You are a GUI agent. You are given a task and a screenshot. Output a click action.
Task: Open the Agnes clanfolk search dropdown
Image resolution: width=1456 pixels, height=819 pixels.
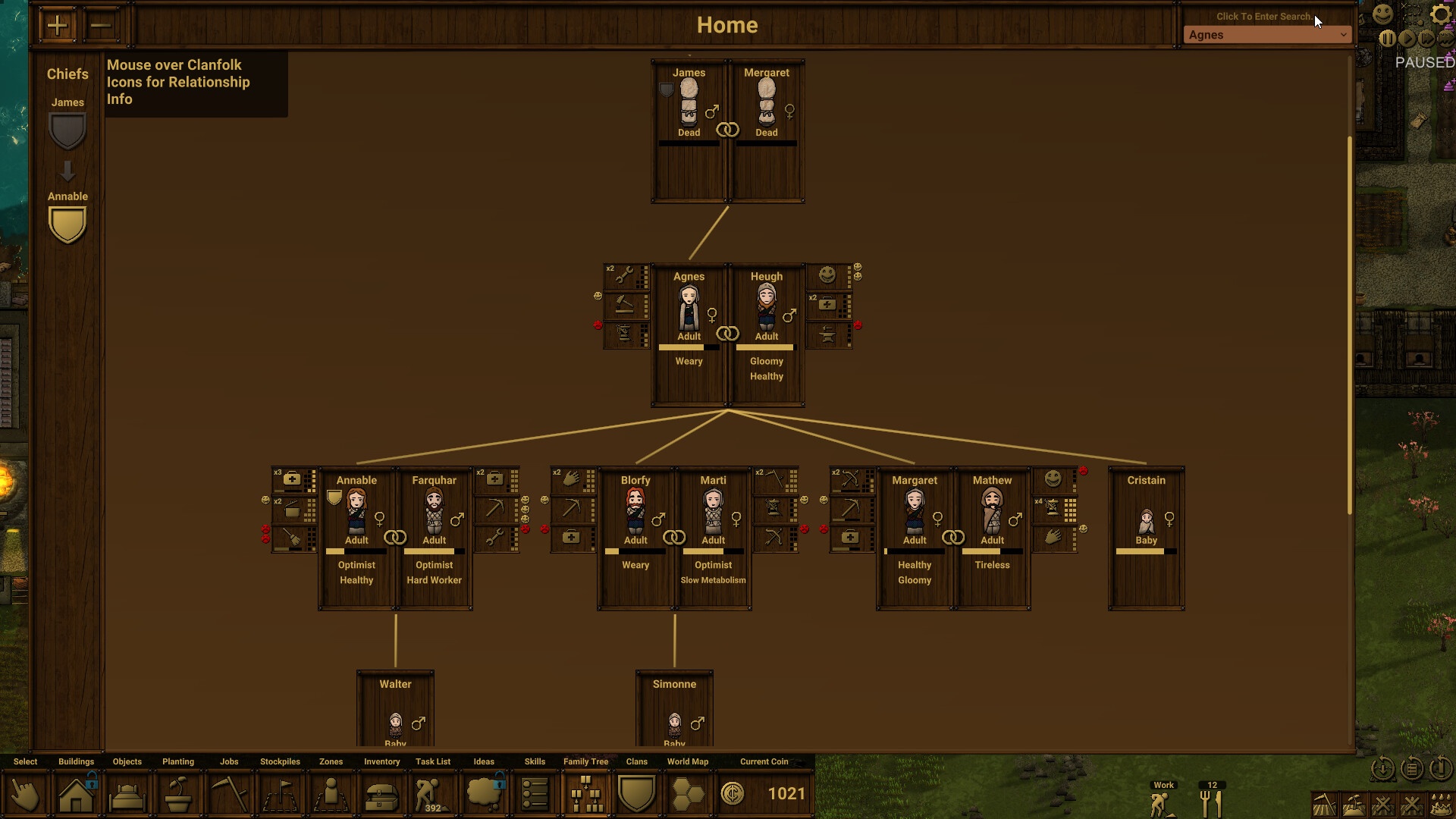1267,35
